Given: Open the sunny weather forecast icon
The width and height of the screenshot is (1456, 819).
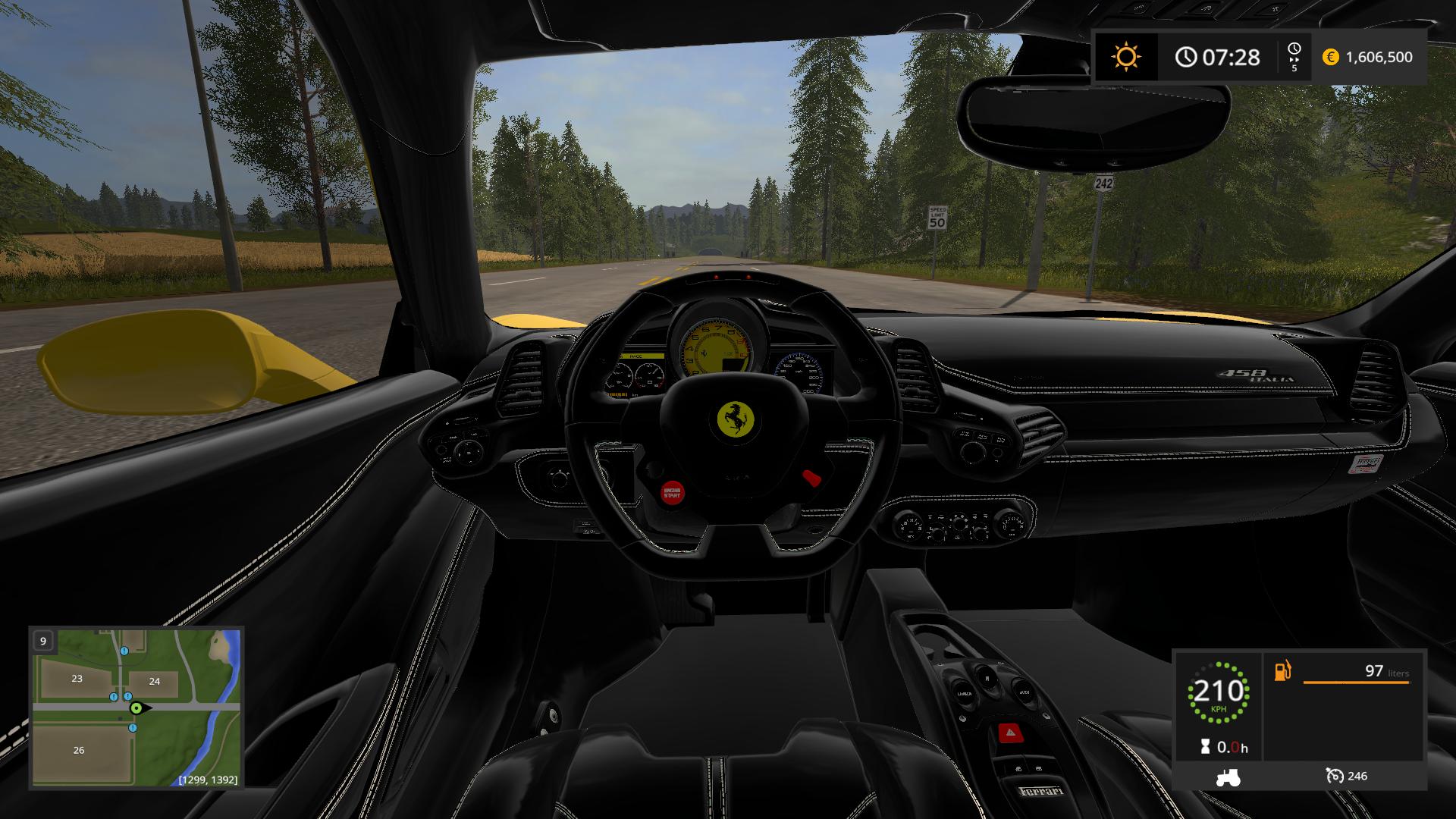Looking at the screenshot, I should click(x=1125, y=57).
